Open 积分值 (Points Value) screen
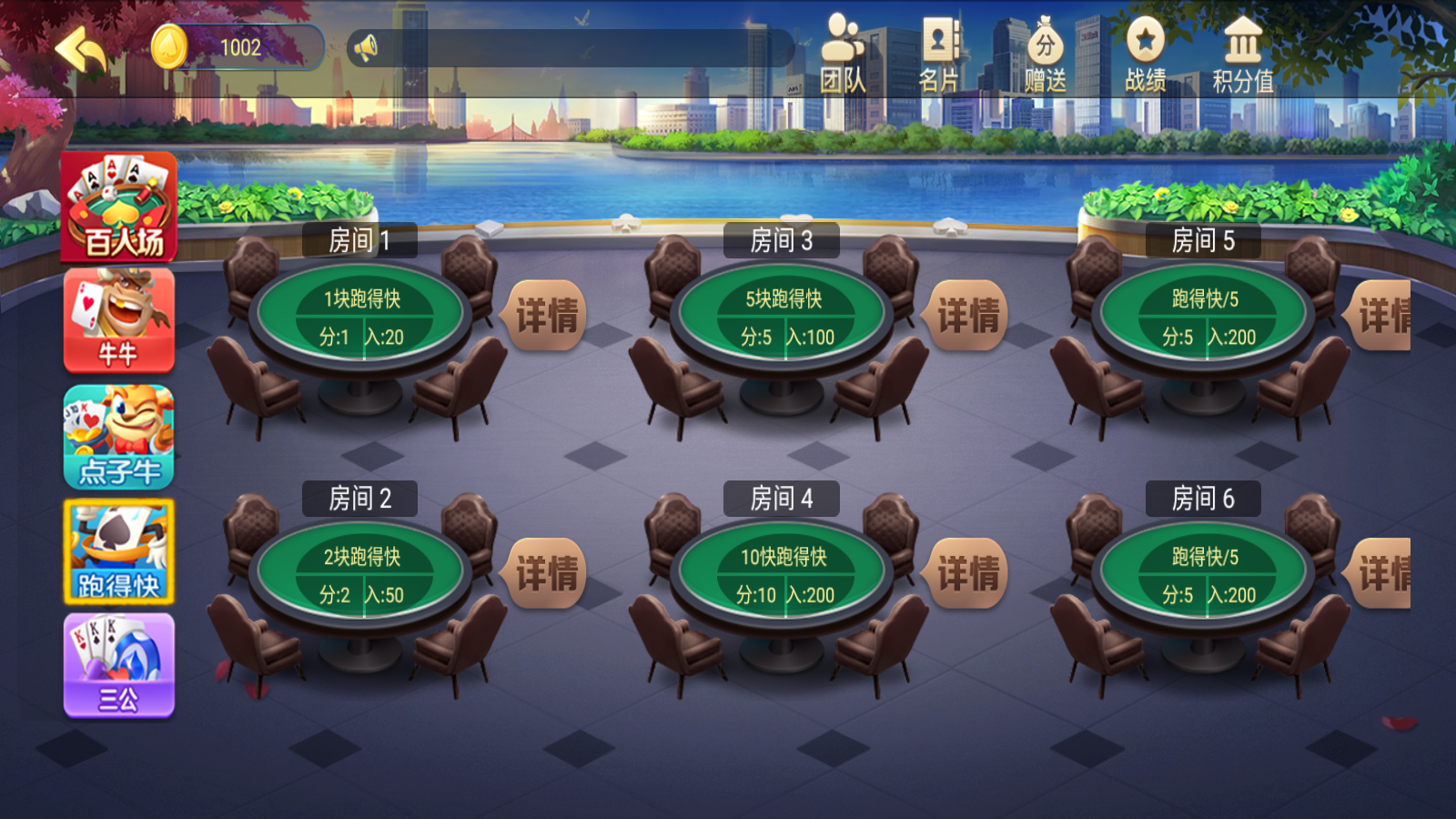 pos(1243,50)
